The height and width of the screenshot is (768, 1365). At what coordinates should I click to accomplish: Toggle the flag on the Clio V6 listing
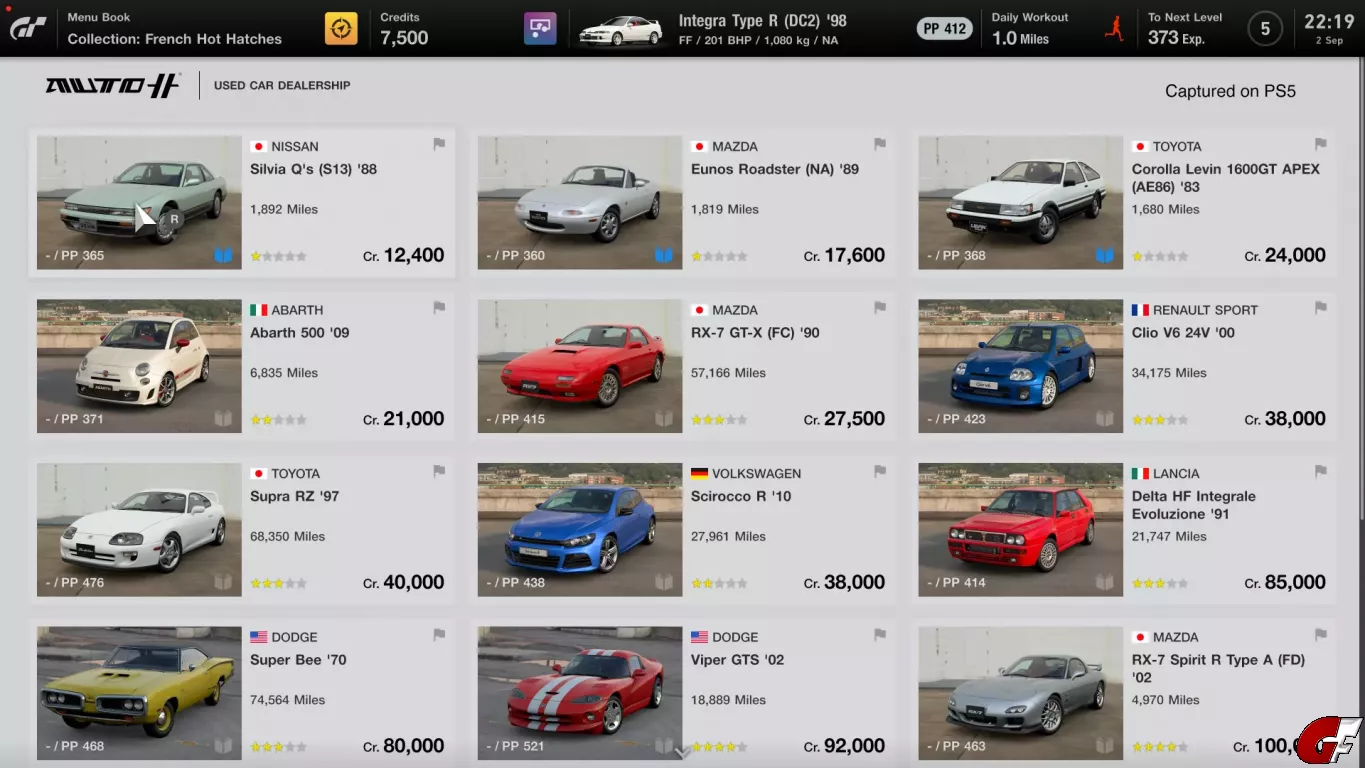(x=1320, y=308)
